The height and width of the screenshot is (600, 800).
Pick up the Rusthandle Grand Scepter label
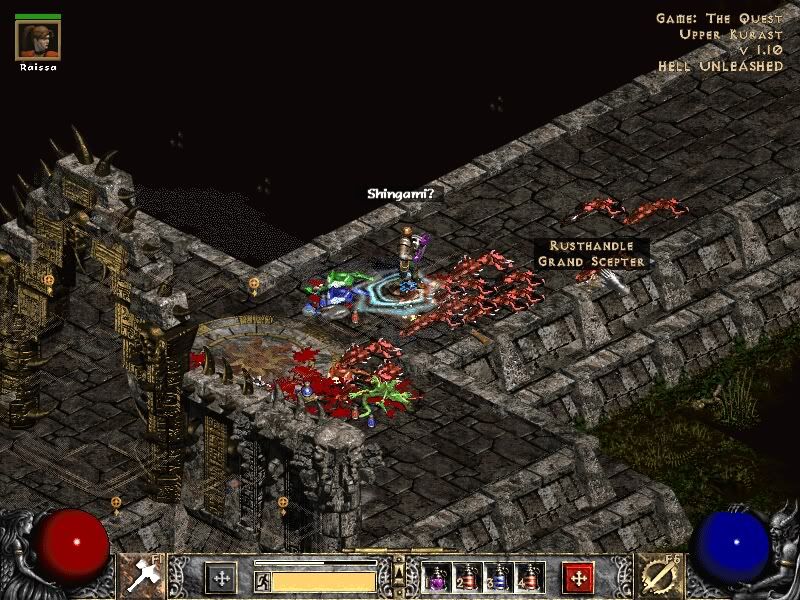[x=592, y=253]
